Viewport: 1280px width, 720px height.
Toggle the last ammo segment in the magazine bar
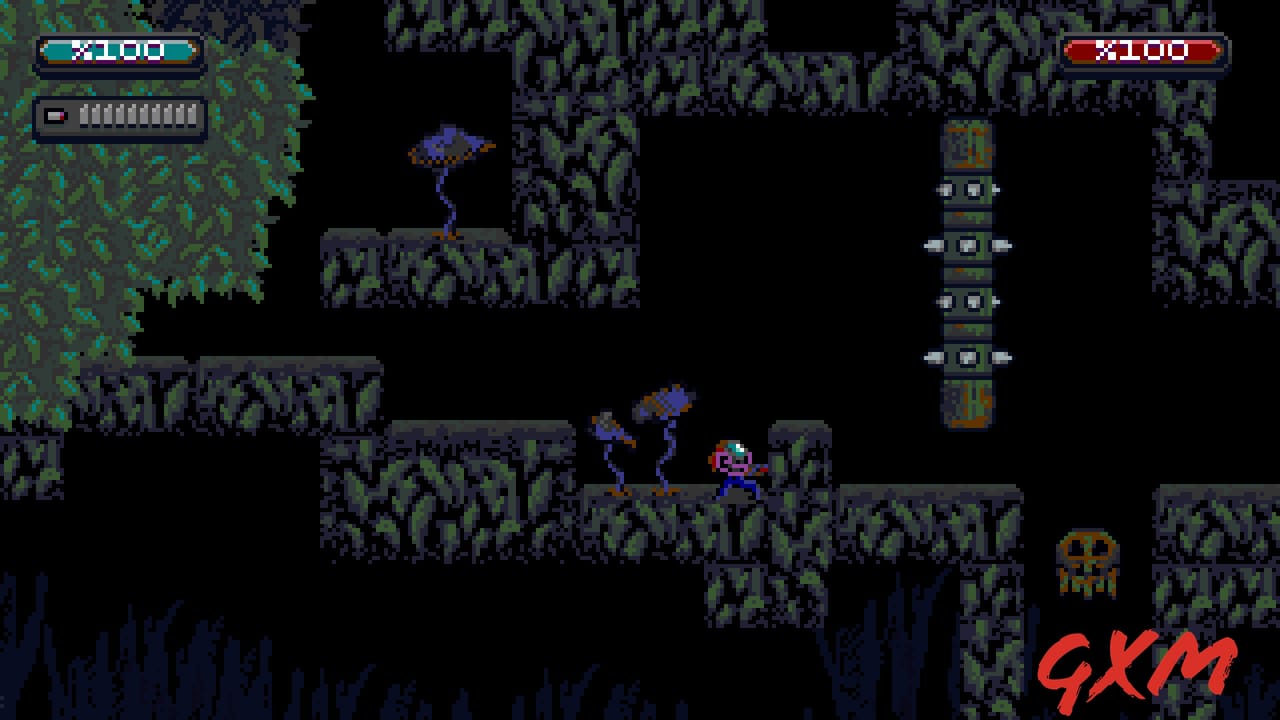pyautogui.click(x=193, y=114)
